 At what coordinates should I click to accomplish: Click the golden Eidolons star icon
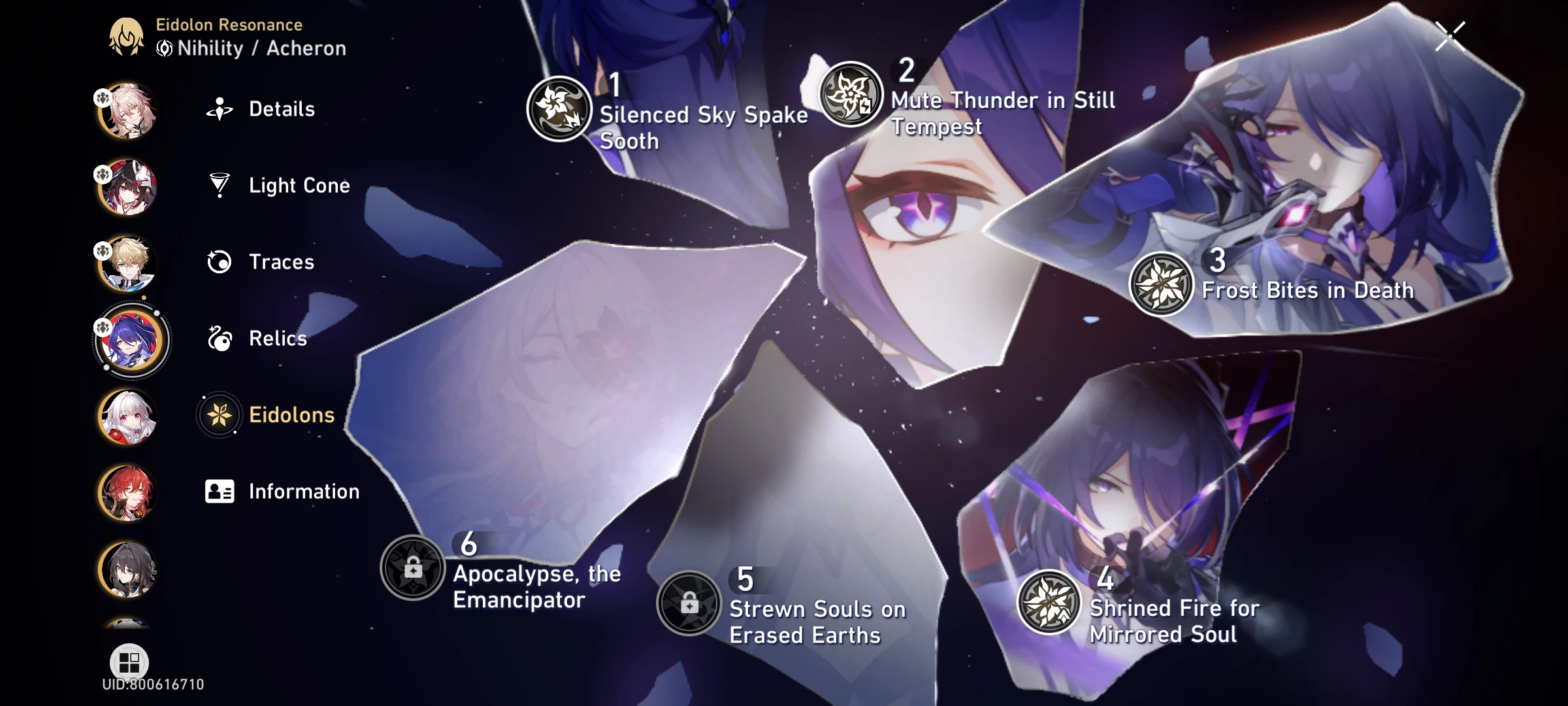(220, 414)
